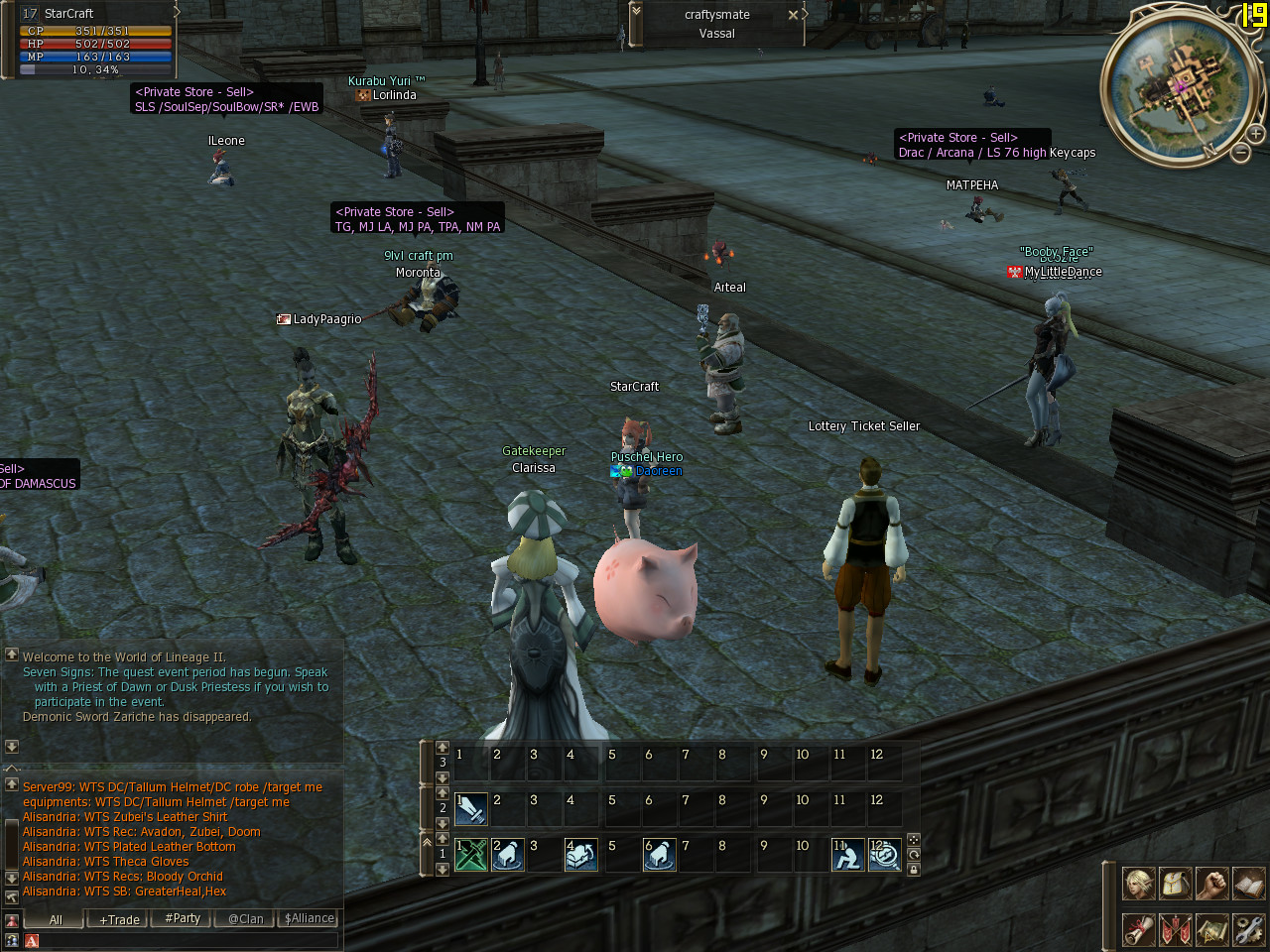This screenshot has width=1270, height=952.
Task: Open the quest scroll icon
Action: (x=1138, y=929)
